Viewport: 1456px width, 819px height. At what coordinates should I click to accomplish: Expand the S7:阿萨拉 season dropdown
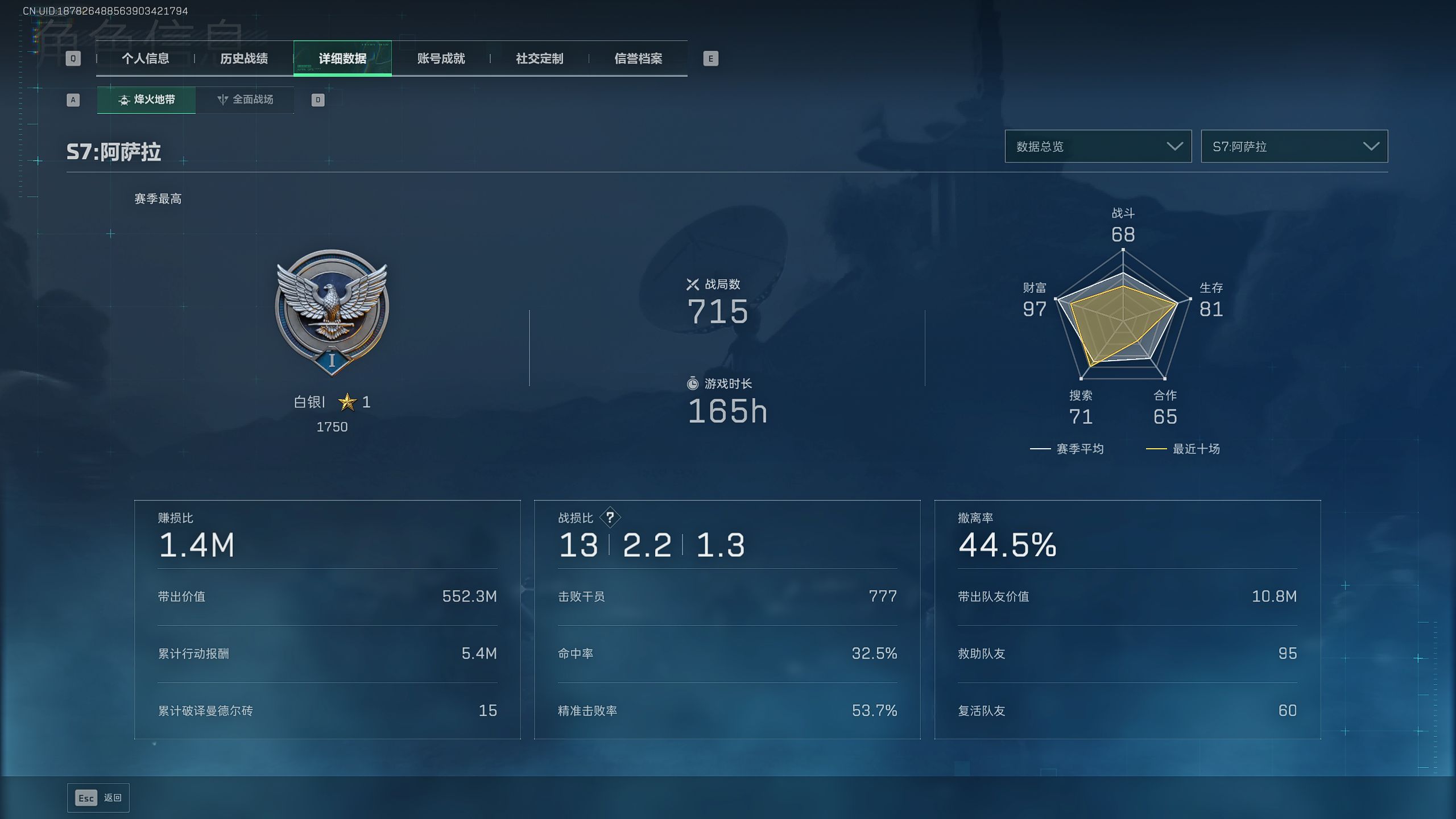pyautogui.click(x=1294, y=147)
